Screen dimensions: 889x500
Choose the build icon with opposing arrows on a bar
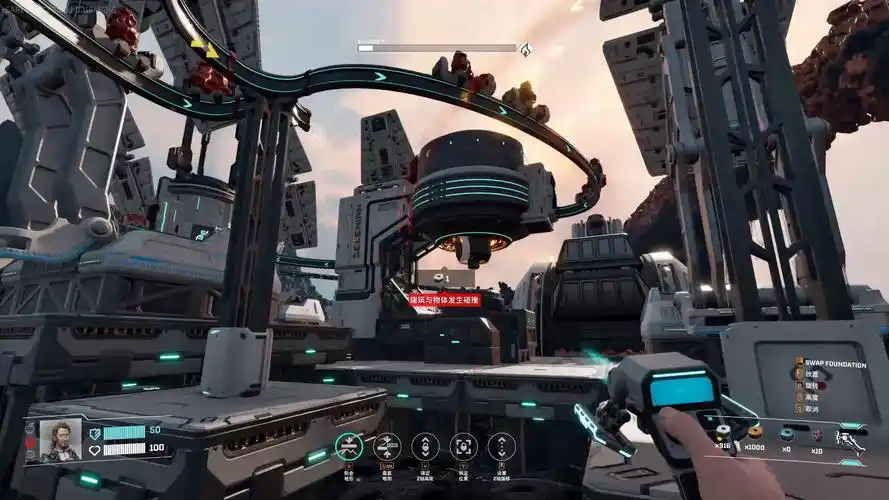click(387, 445)
